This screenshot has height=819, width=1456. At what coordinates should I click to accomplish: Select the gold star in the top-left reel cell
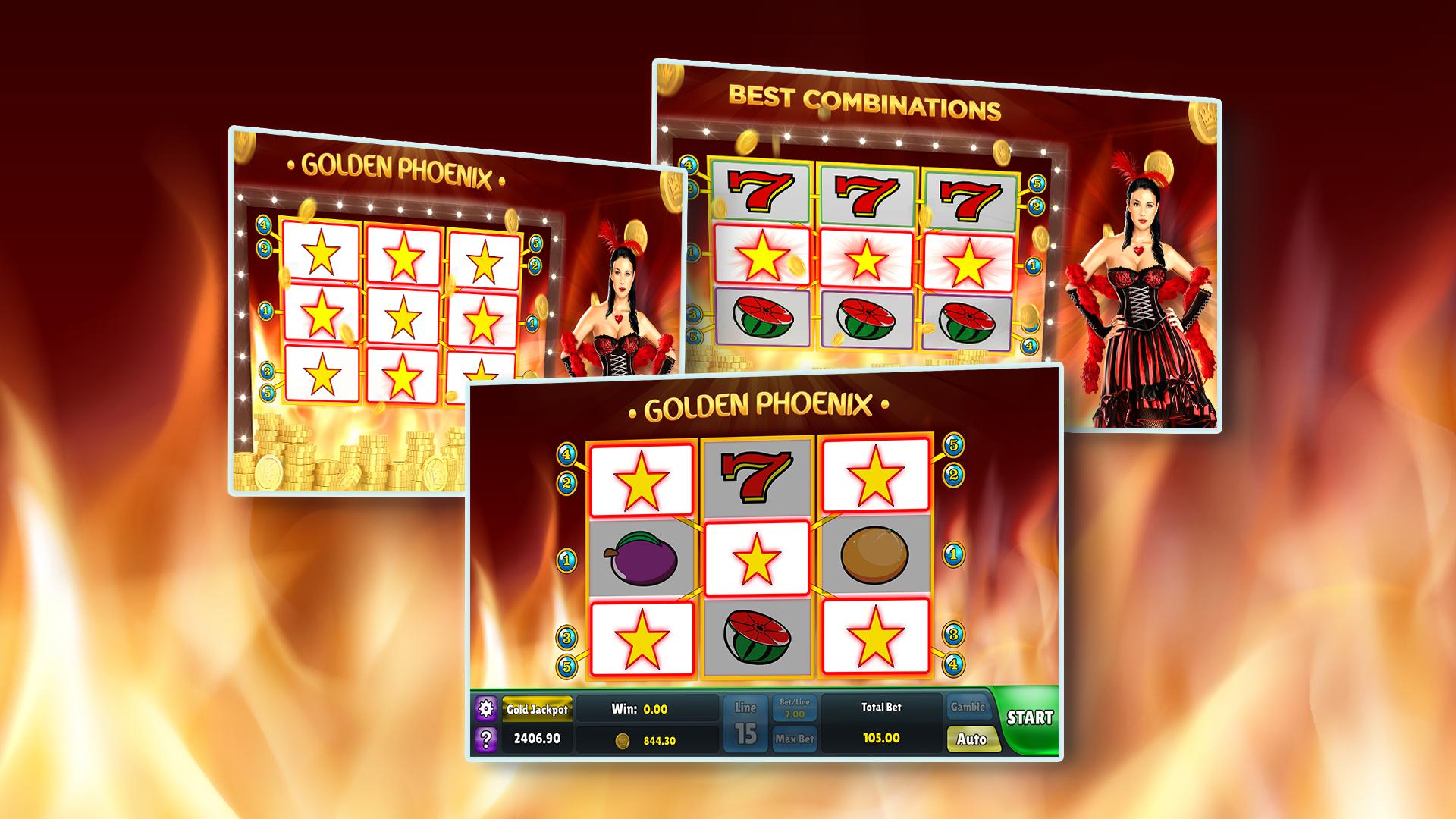[x=641, y=478]
